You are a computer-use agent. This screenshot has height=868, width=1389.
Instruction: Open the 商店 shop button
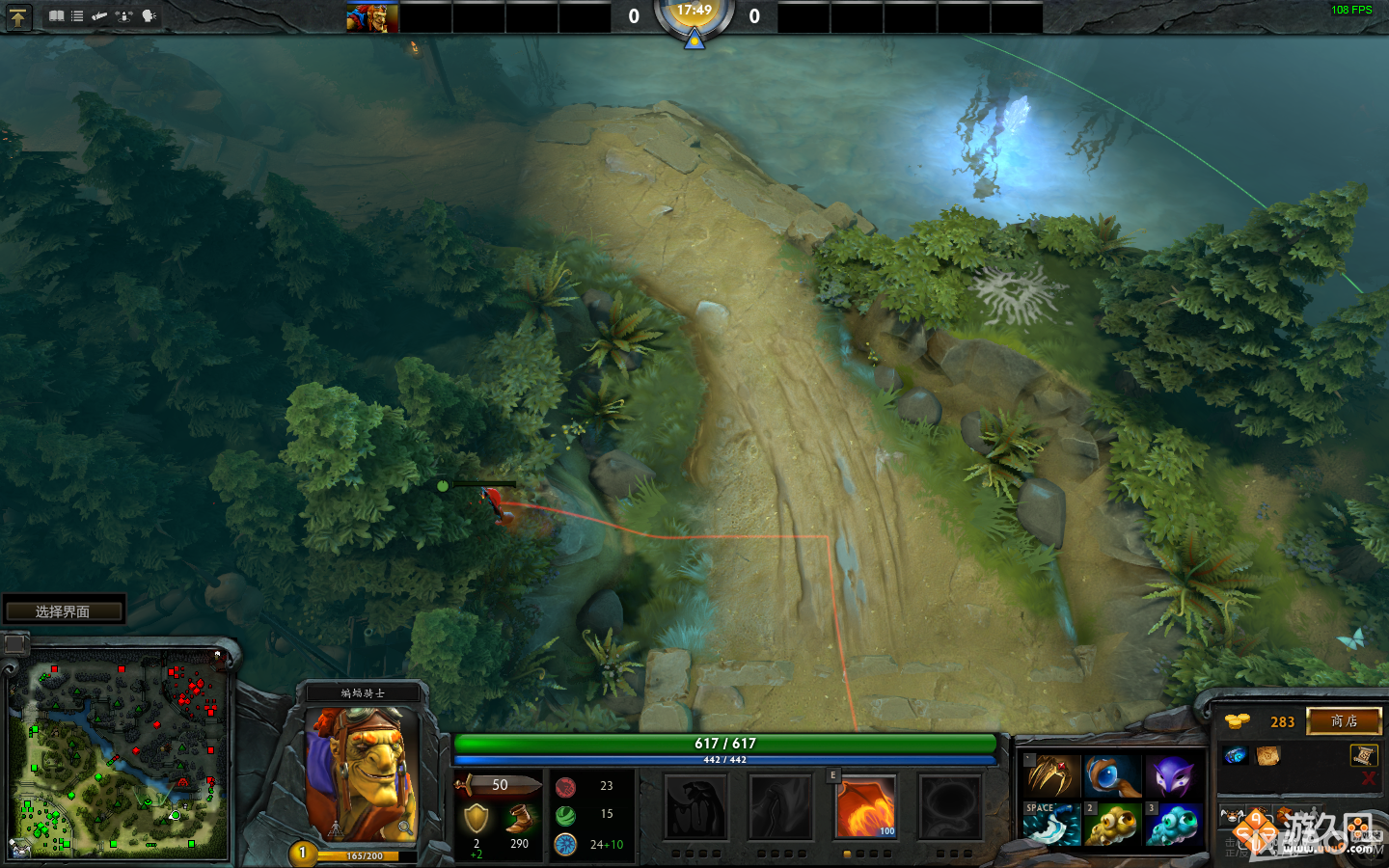pyautogui.click(x=1344, y=721)
